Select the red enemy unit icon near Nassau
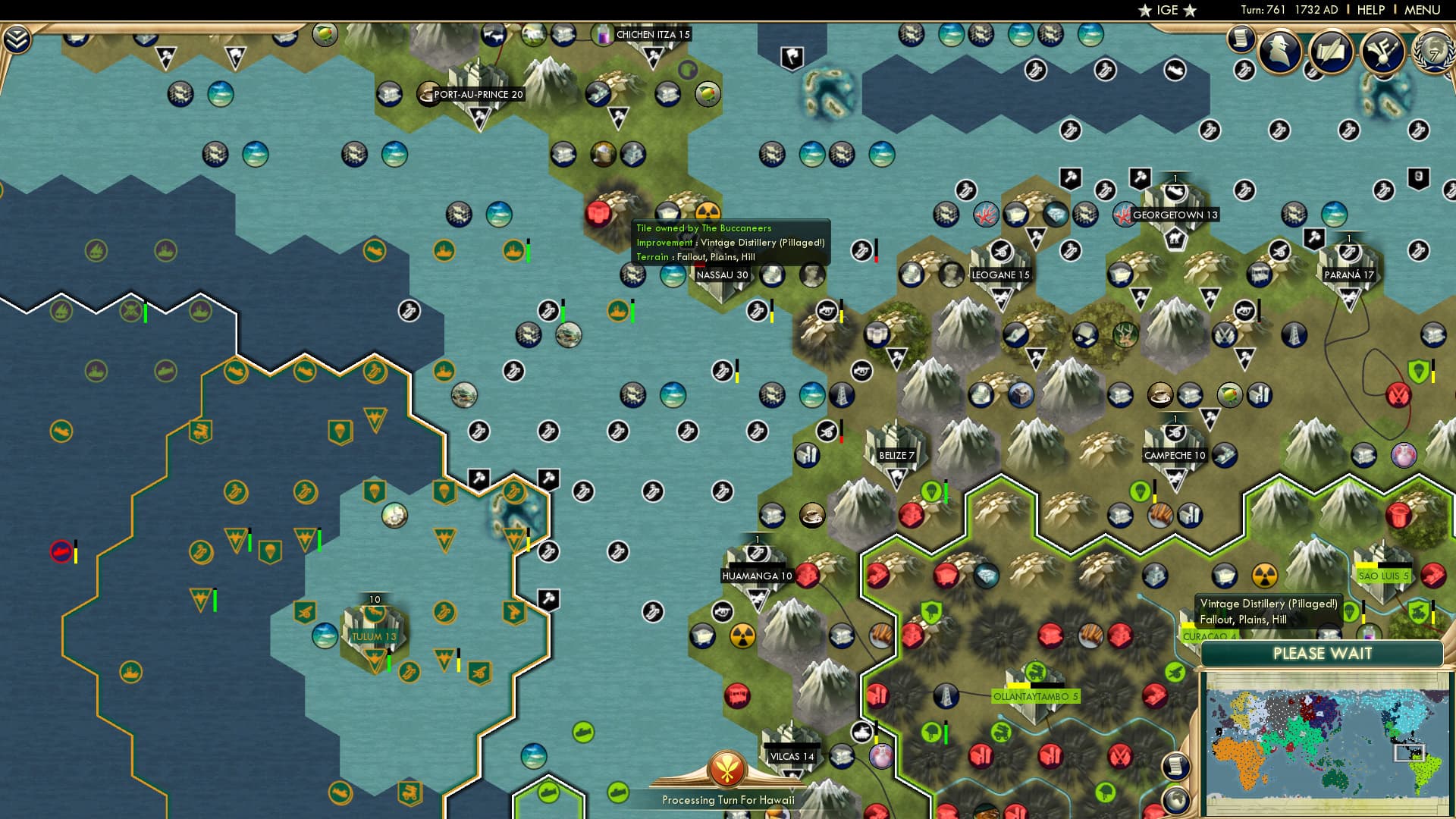Viewport: 1456px width, 819px height. pyautogui.click(x=598, y=213)
